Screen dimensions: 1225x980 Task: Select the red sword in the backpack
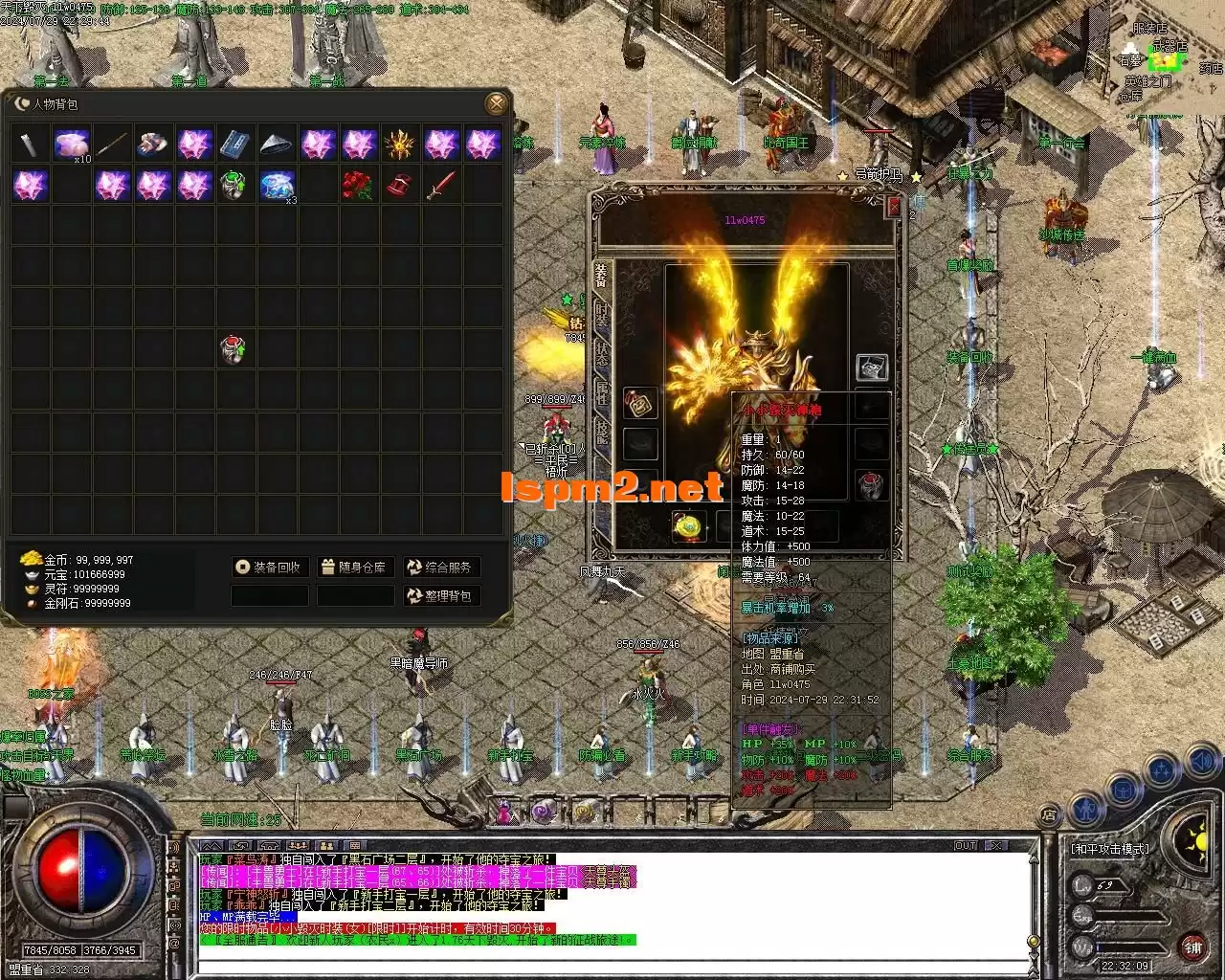[x=441, y=186]
